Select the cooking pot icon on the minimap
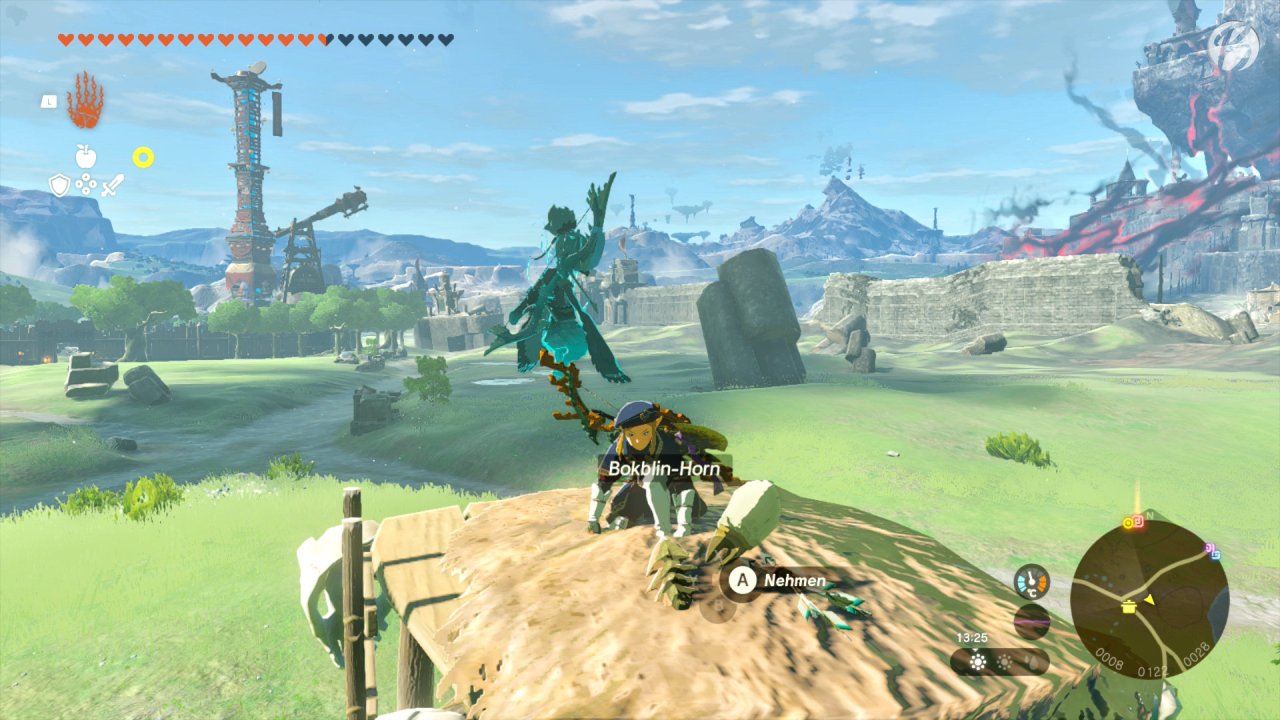Image resolution: width=1280 pixels, height=720 pixels. click(1128, 608)
